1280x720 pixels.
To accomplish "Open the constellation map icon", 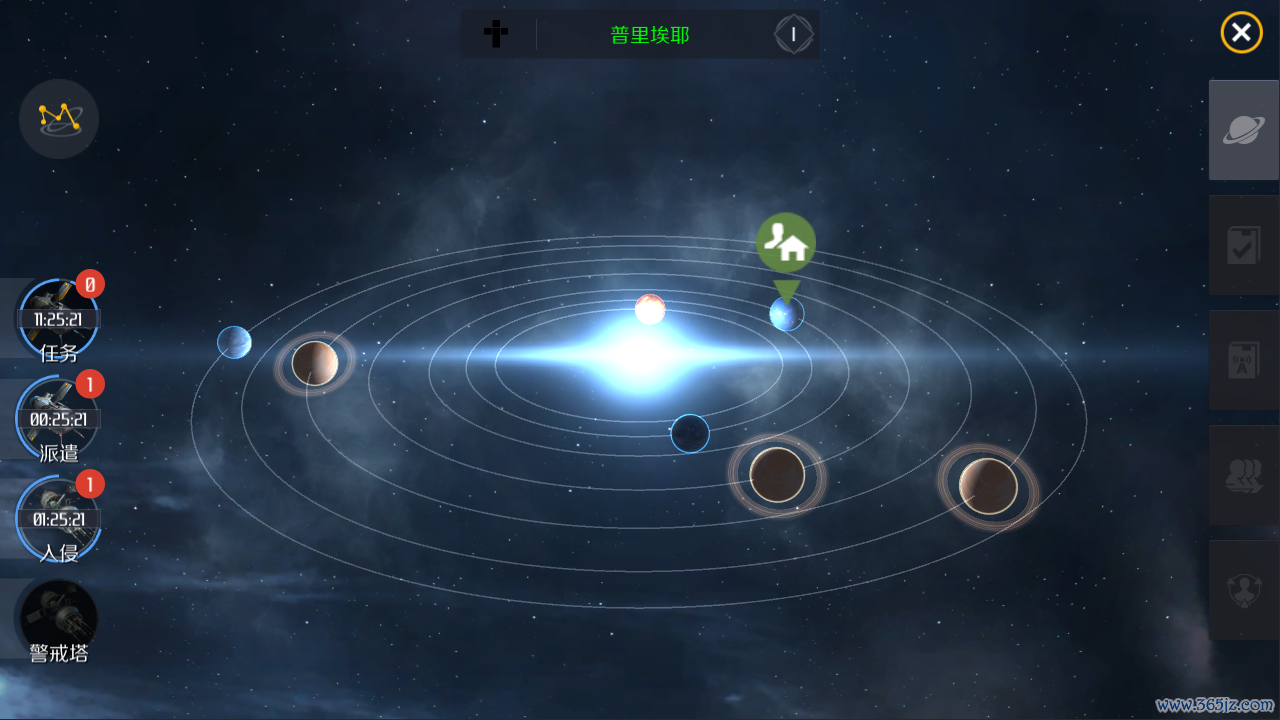I will pos(59,119).
